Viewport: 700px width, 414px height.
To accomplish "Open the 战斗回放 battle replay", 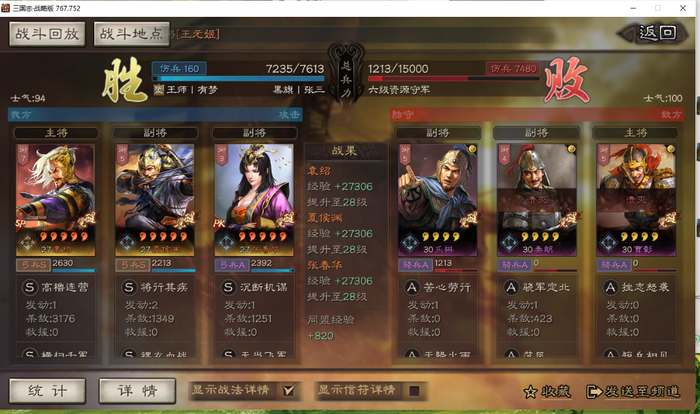I will [47, 34].
